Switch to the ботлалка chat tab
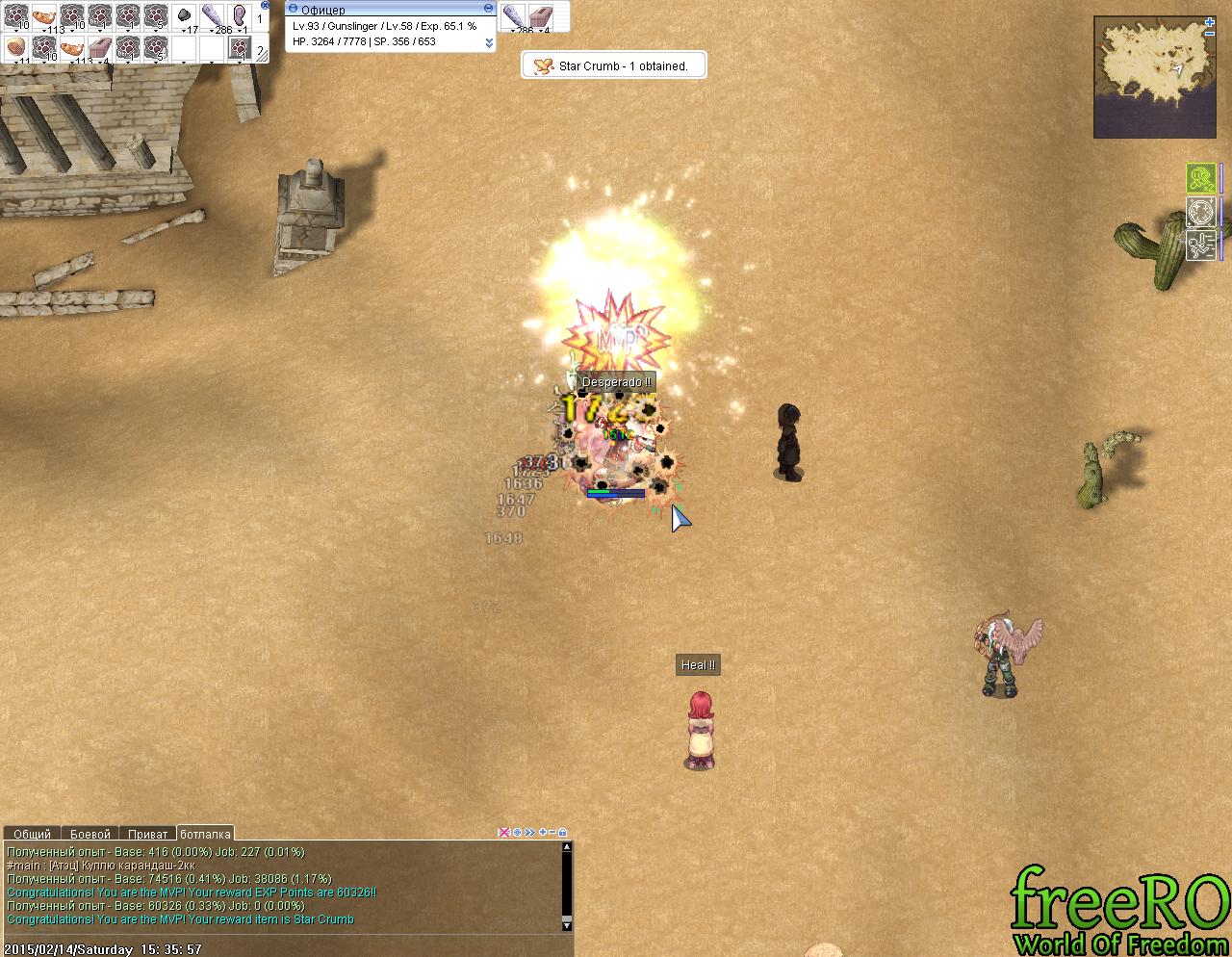Screen dimensions: 1232x957 click(205, 834)
